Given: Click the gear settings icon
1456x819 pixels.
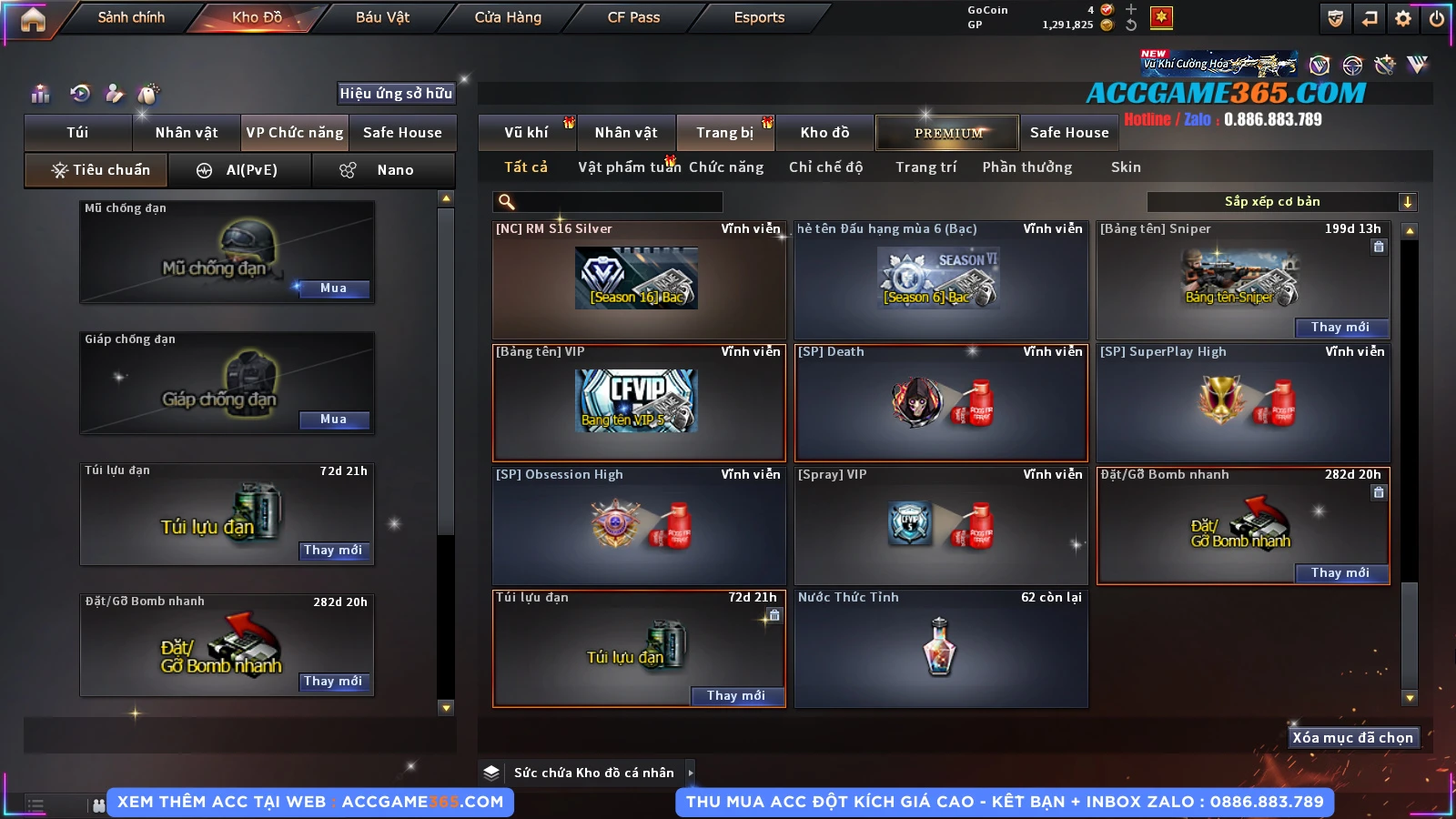Looking at the screenshot, I should tap(1403, 18).
